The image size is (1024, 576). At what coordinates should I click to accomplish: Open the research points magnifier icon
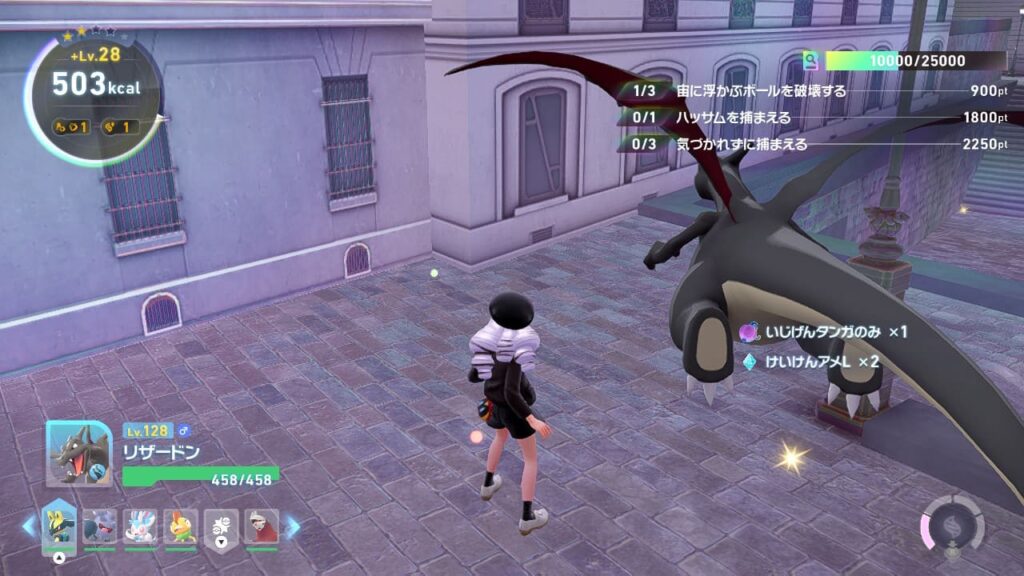point(810,61)
